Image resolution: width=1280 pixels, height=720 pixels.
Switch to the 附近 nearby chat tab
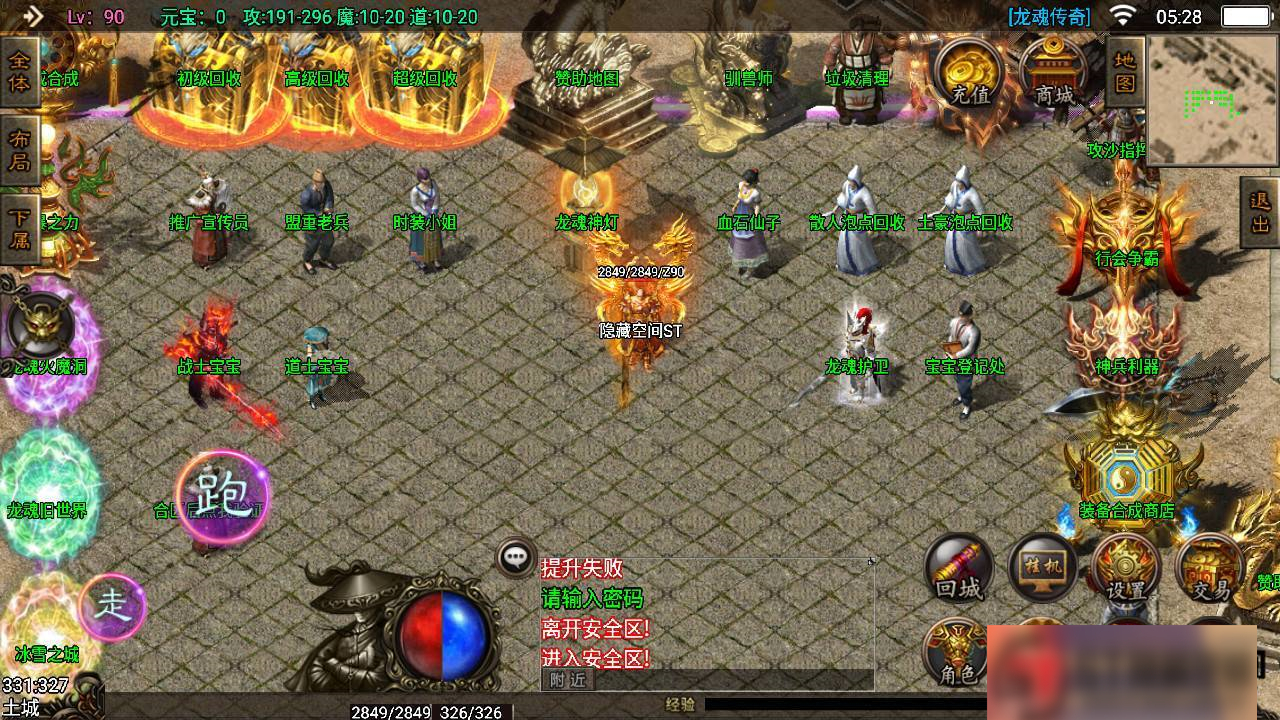[x=567, y=680]
